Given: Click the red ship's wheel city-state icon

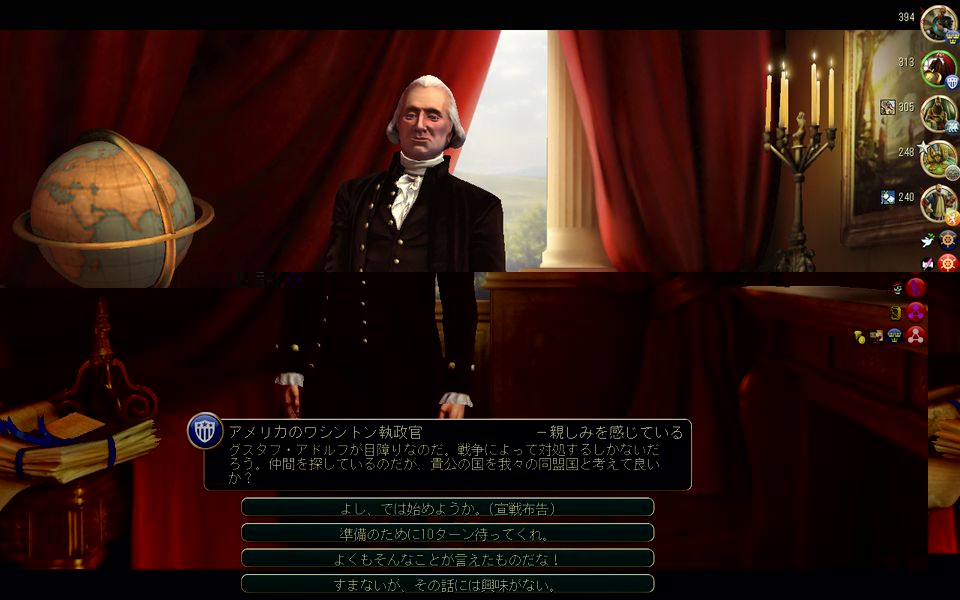Looking at the screenshot, I should 948,263.
